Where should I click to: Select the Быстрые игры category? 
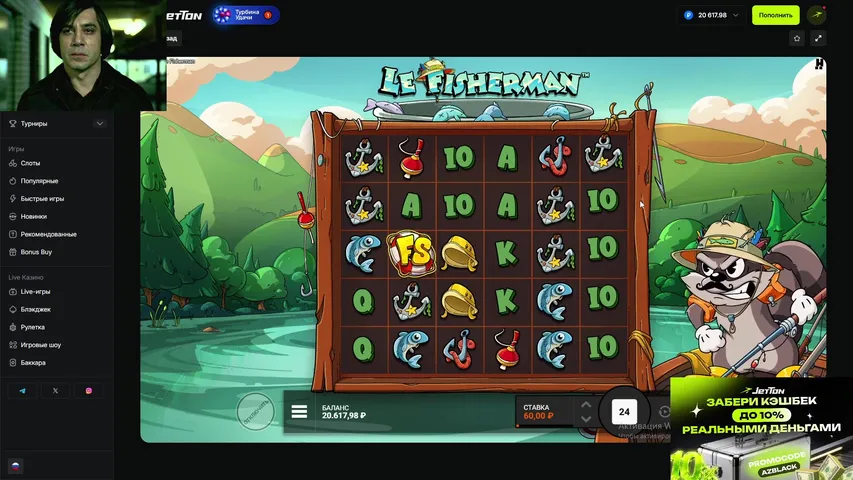pyautogui.click(x=41, y=199)
